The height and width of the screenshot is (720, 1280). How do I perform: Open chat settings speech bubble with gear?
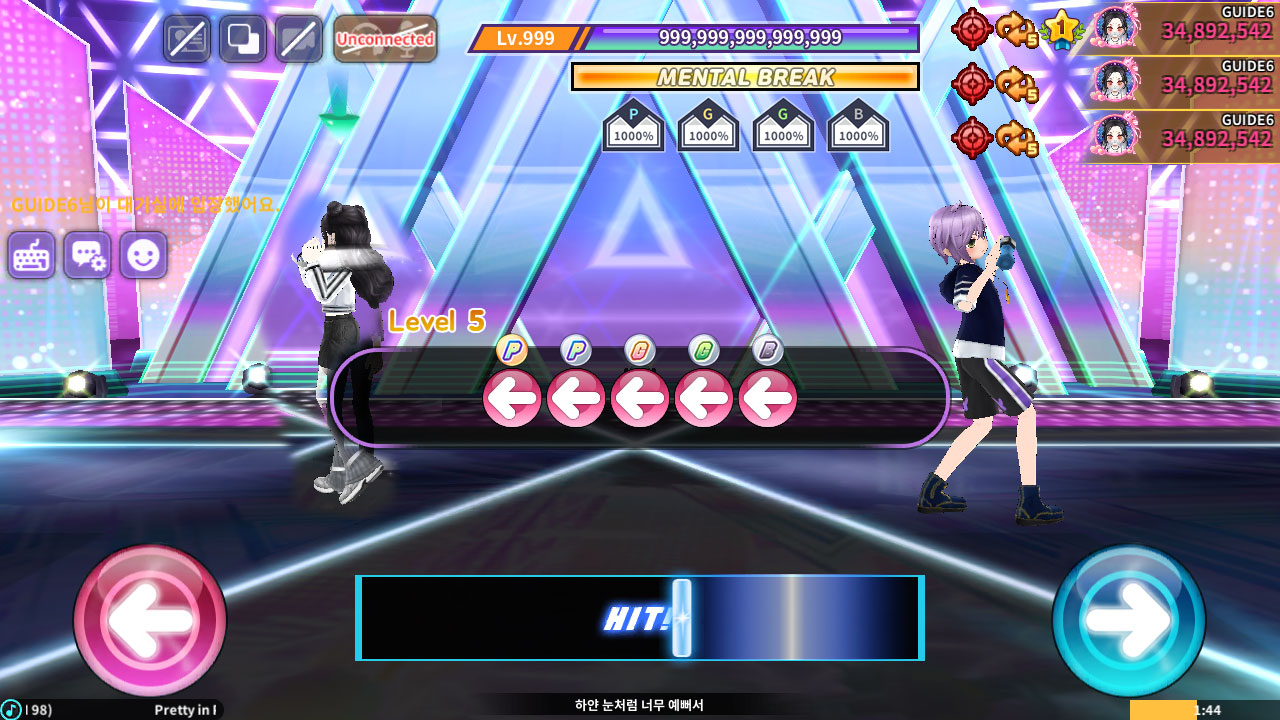tap(87, 256)
